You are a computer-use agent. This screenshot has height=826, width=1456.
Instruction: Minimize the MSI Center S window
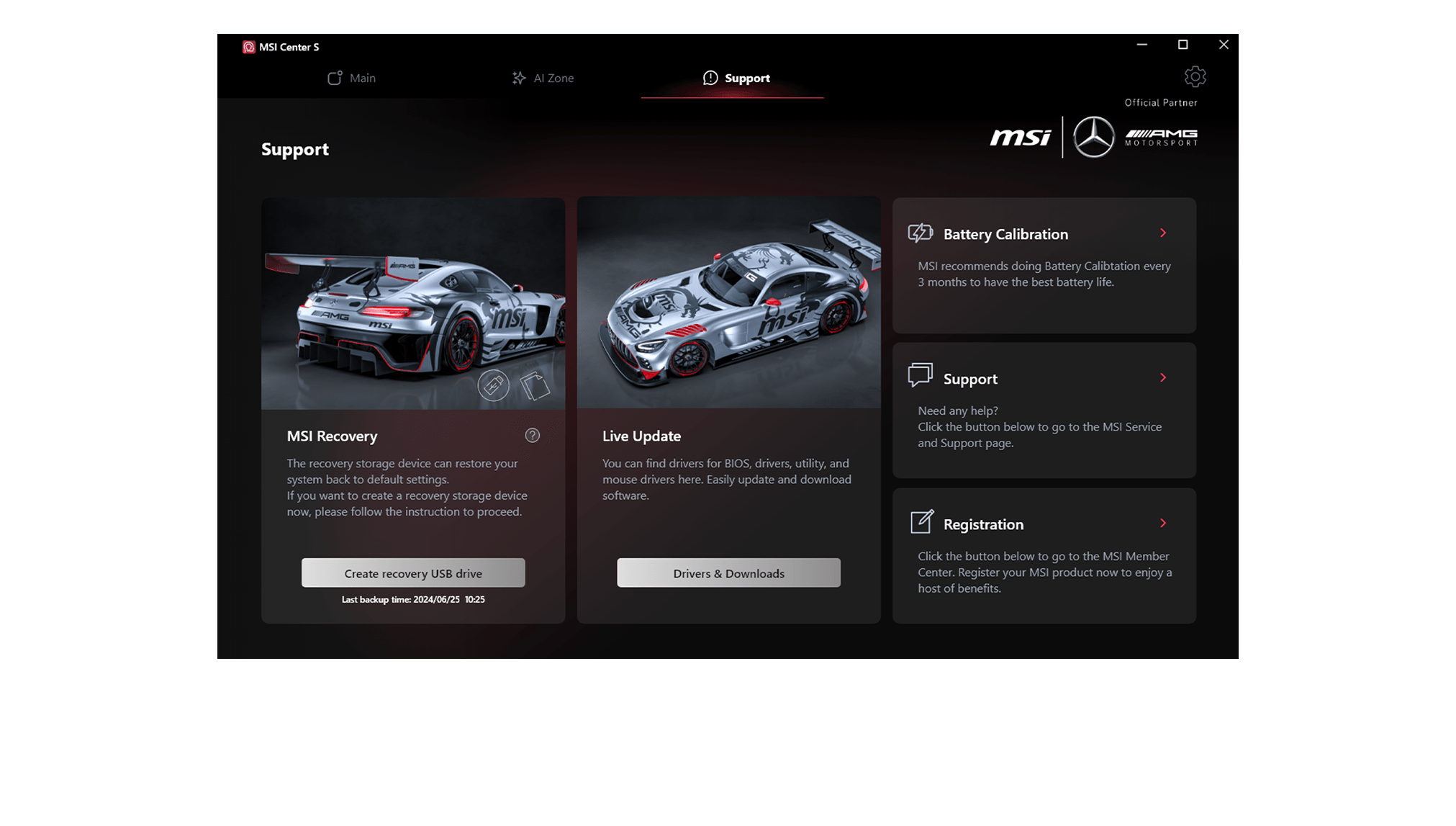1141,45
